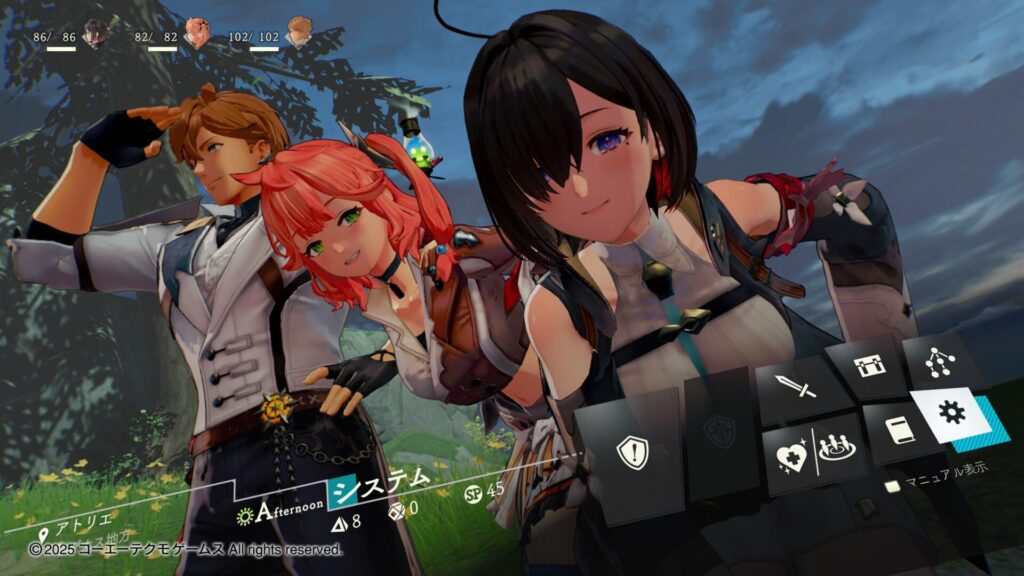Click the dimmed shield emblem tile
Viewport: 1024px width, 576px height.
click(718, 432)
